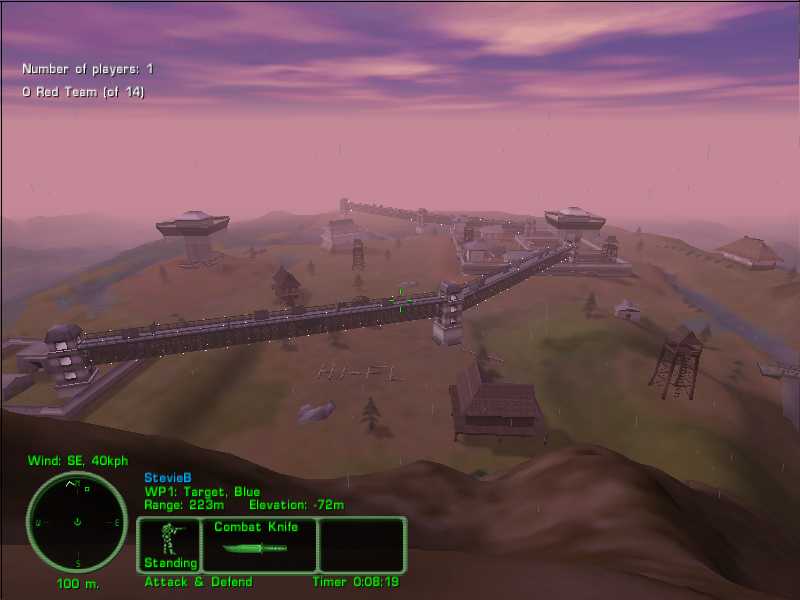Select the empty secondary weapon slot
This screenshot has height=600, width=800.
(x=361, y=544)
